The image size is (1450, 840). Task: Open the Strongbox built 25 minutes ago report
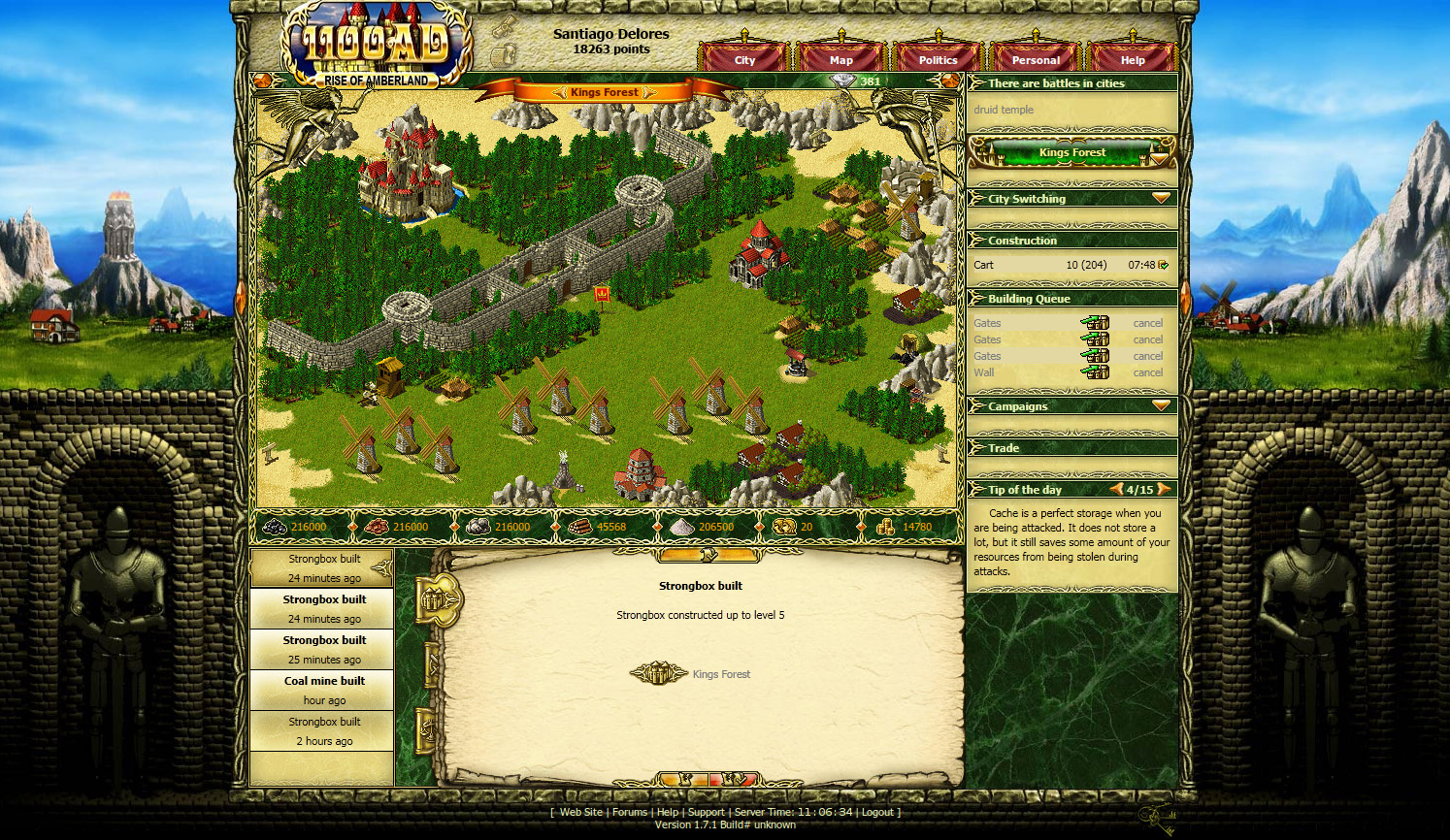(x=324, y=649)
